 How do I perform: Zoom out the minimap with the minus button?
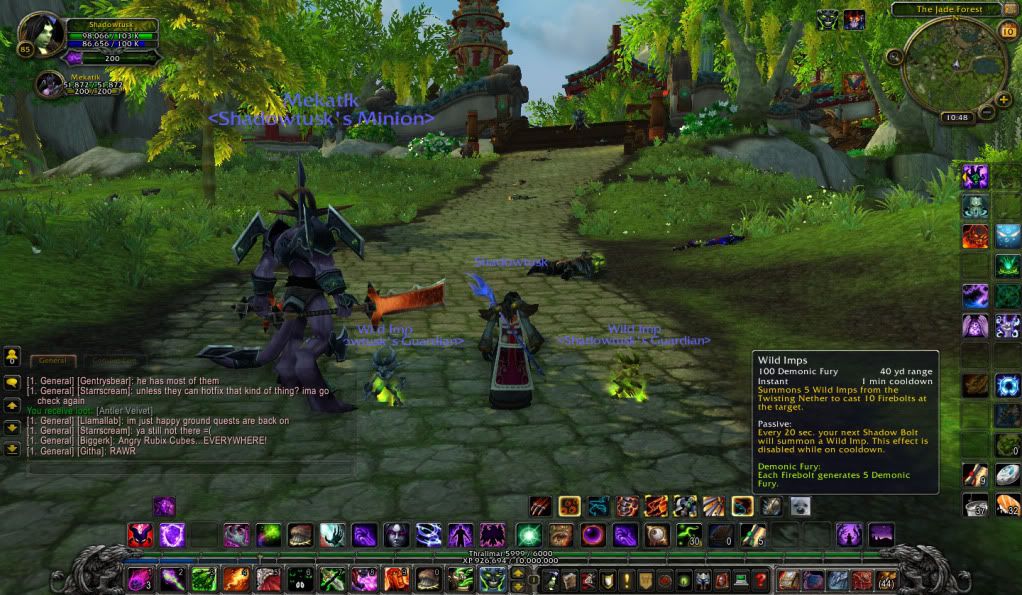(x=987, y=112)
